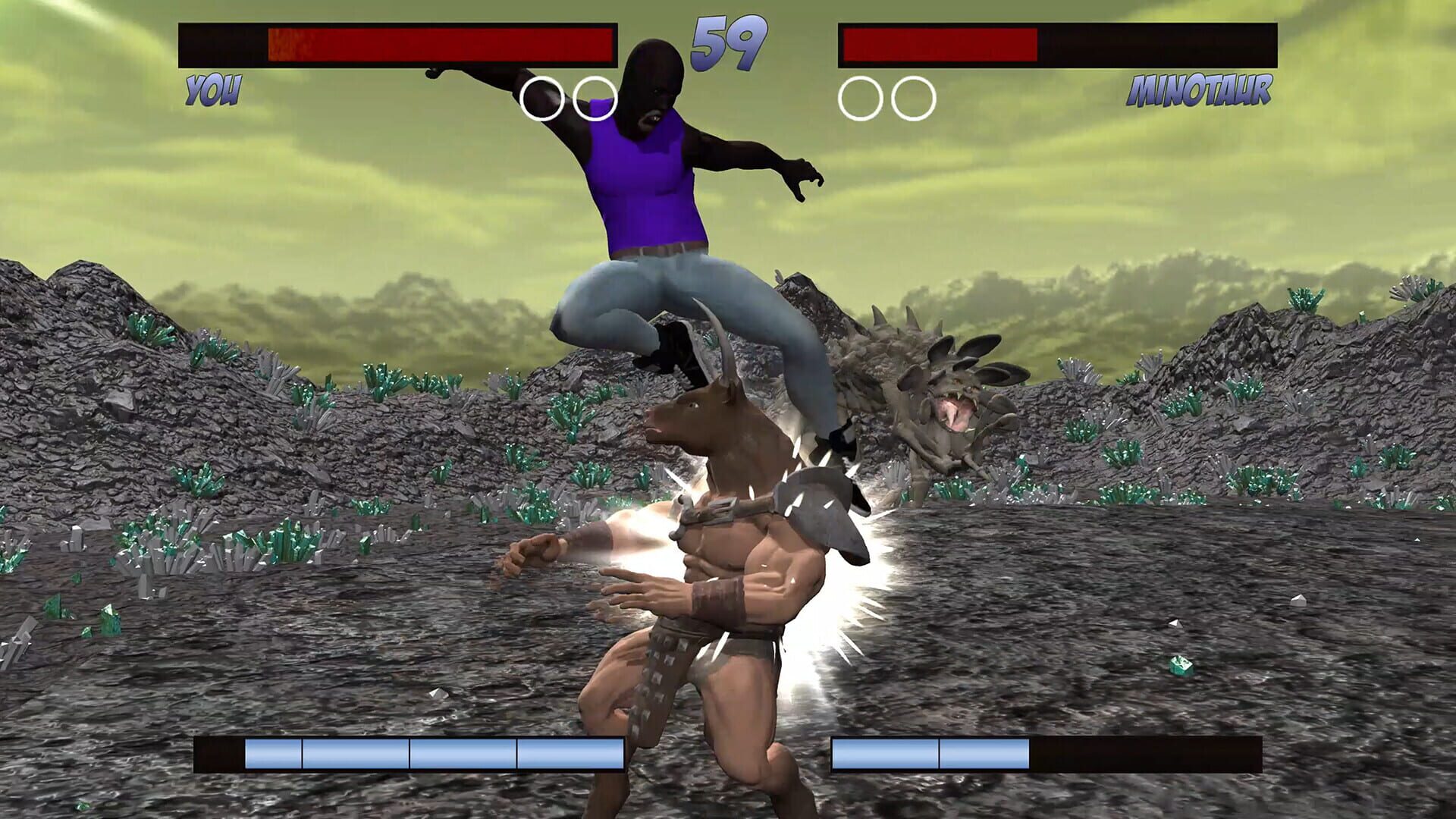Select the YOU player name label
The image size is (1456, 819).
point(215,89)
